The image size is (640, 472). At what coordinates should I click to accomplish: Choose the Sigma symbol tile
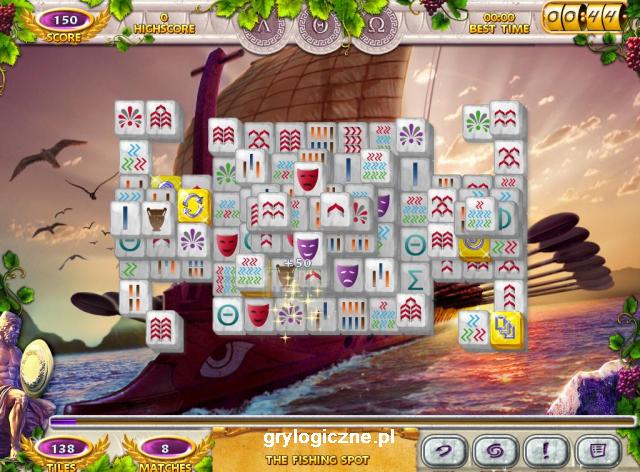(x=416, y=275)
